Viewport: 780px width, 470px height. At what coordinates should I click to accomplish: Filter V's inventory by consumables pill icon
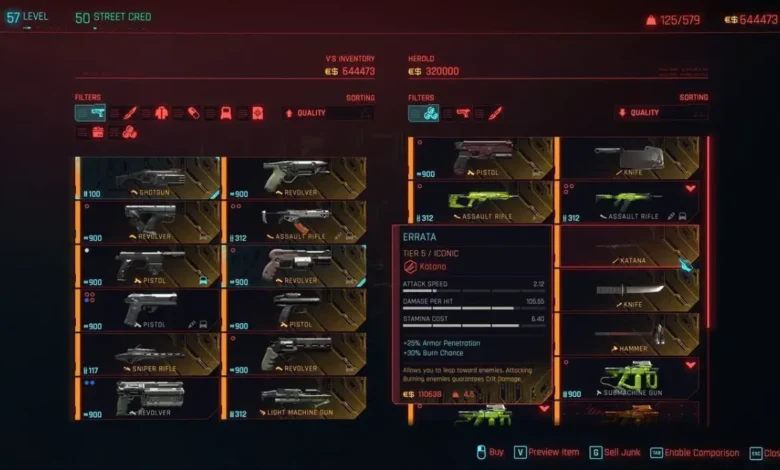pyautogui.click(x=194, y=113)
